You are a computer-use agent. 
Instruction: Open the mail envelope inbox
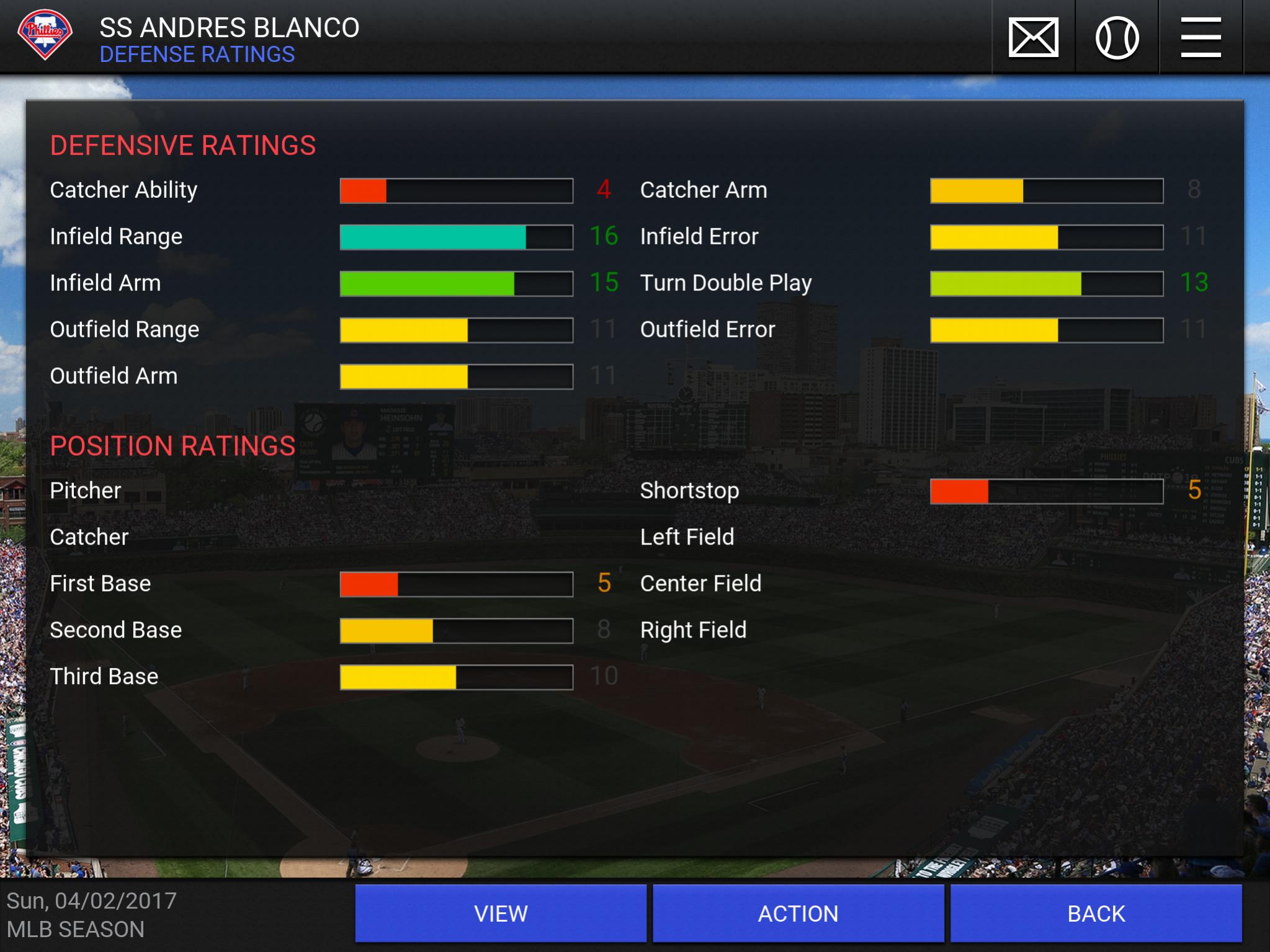(x=1033, y=38)
